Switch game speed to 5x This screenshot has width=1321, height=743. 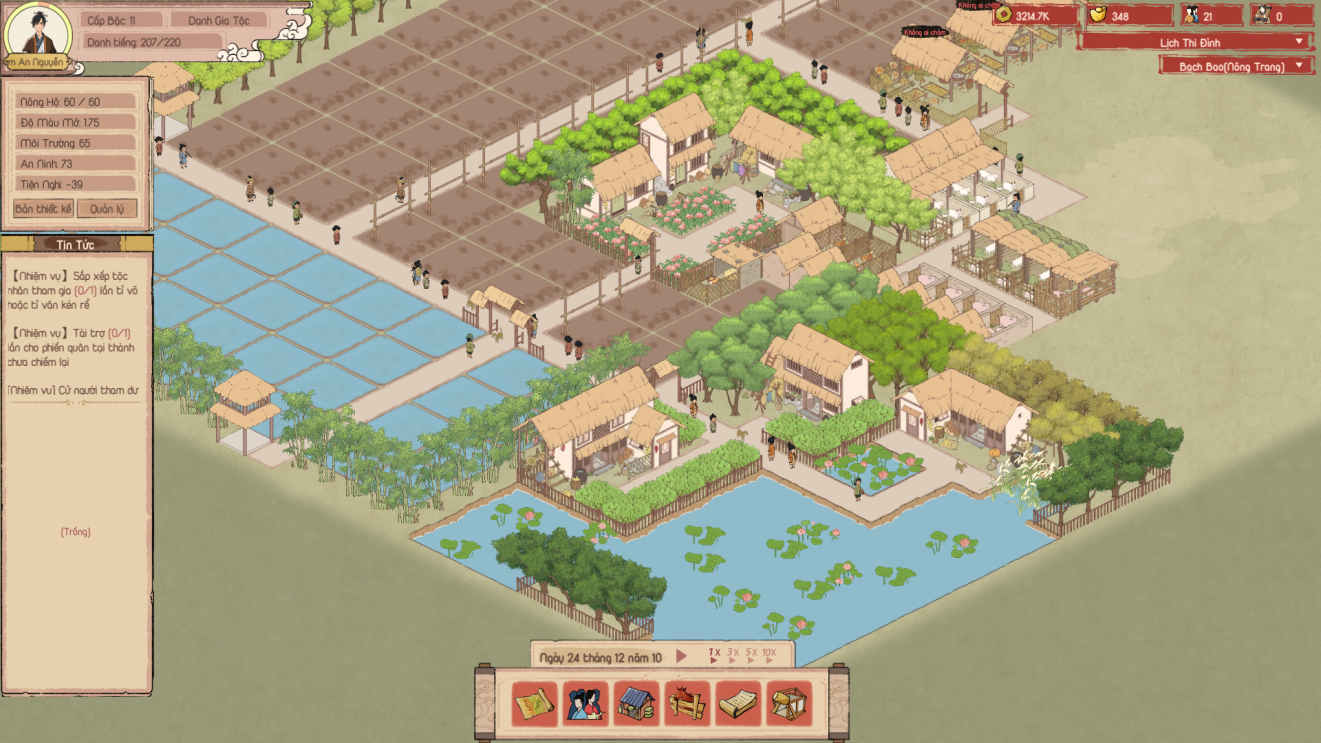750,654
